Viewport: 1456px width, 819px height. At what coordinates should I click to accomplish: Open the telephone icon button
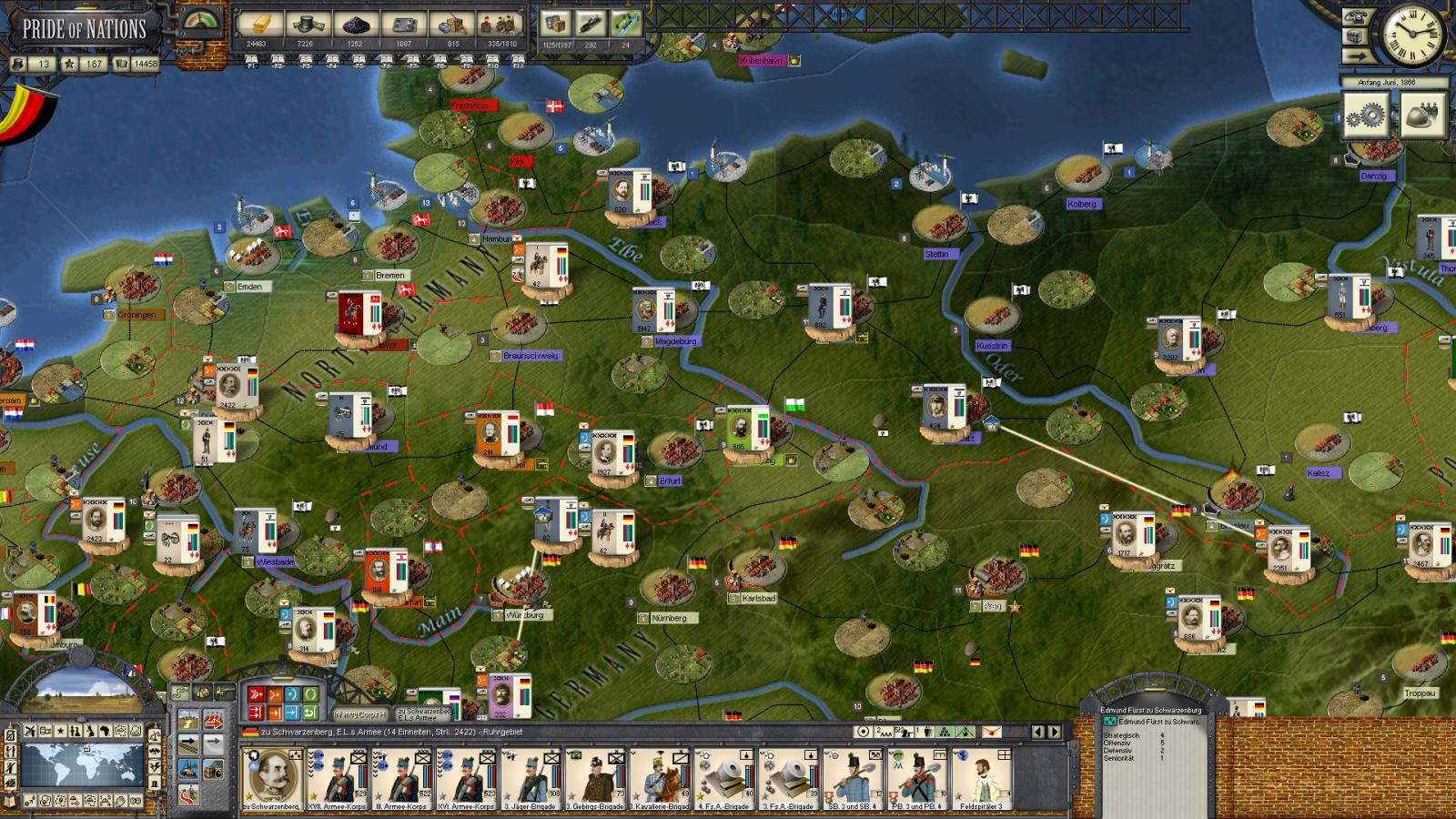pyautogui.click(x=1357, y=17)
